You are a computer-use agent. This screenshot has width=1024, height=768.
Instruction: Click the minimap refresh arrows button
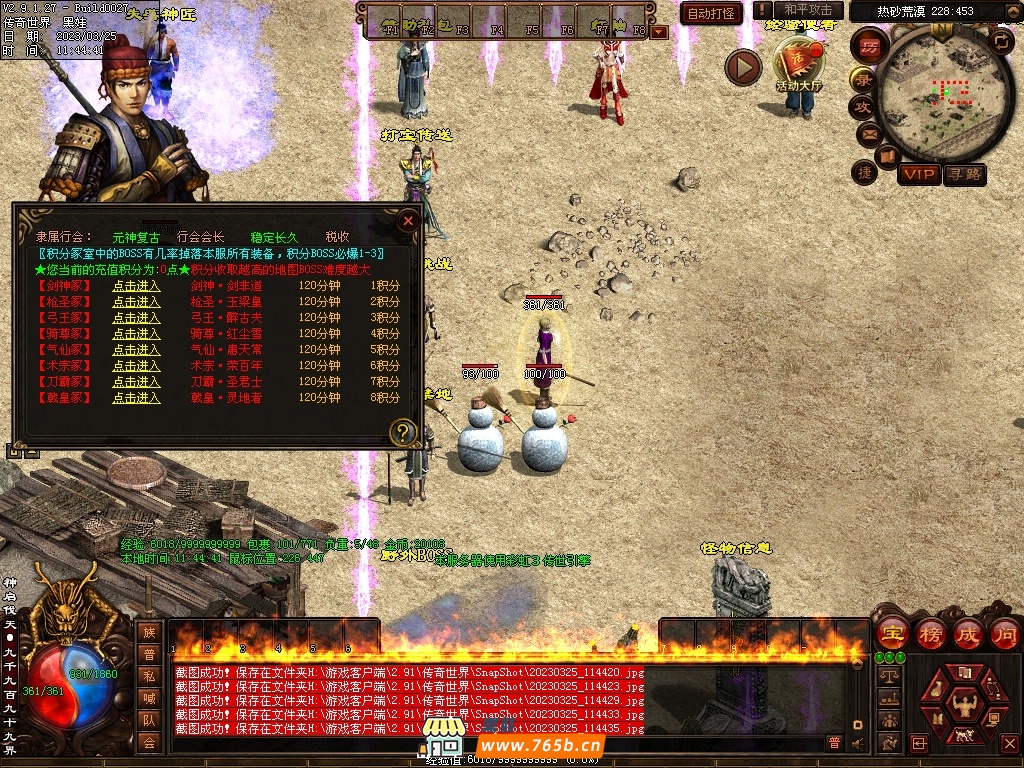tap(1001, 42)
